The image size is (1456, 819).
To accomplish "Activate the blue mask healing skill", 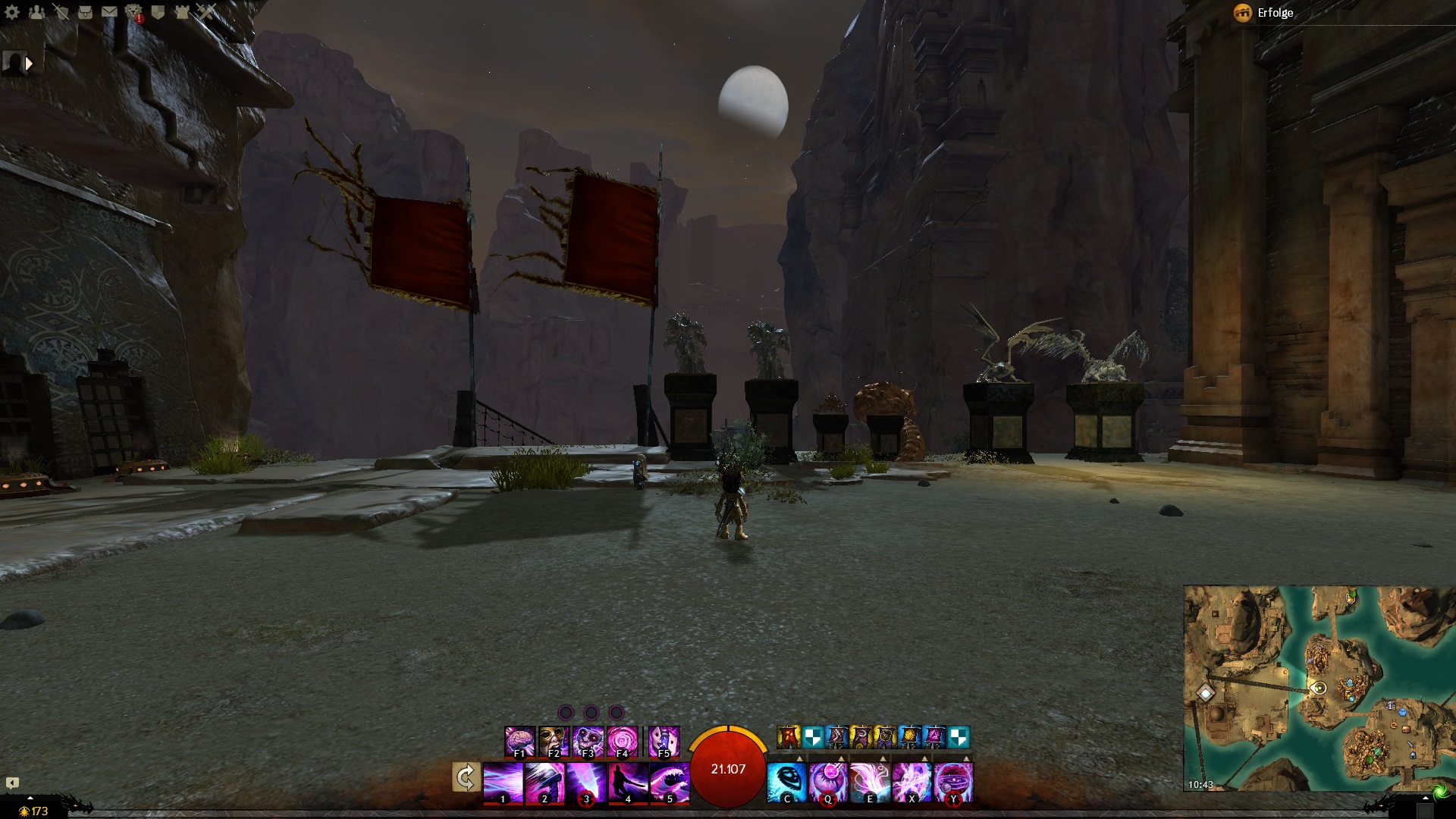I will tap(786, 783).
